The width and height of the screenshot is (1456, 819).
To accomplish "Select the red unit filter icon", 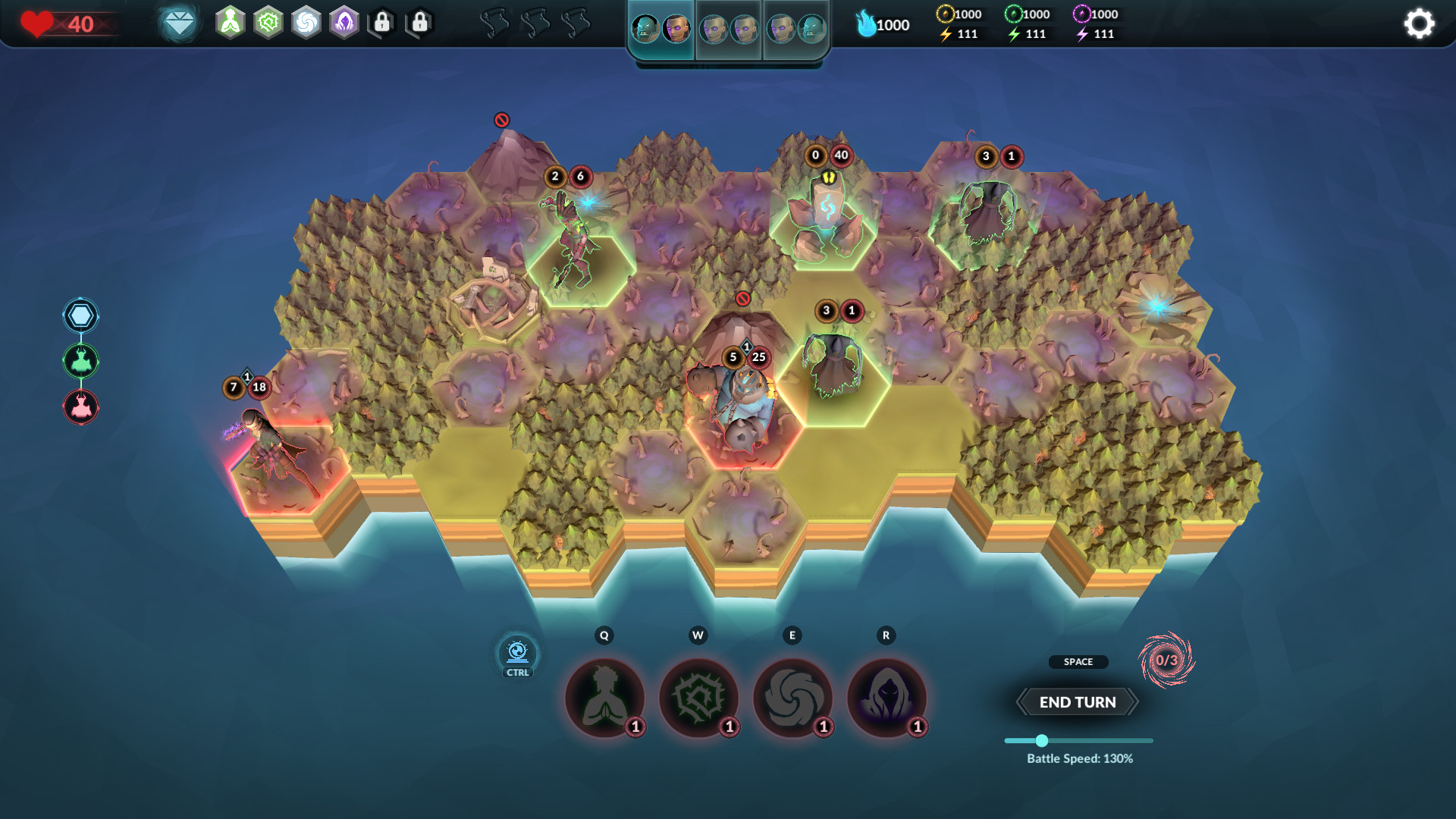I will click(80, 407).
